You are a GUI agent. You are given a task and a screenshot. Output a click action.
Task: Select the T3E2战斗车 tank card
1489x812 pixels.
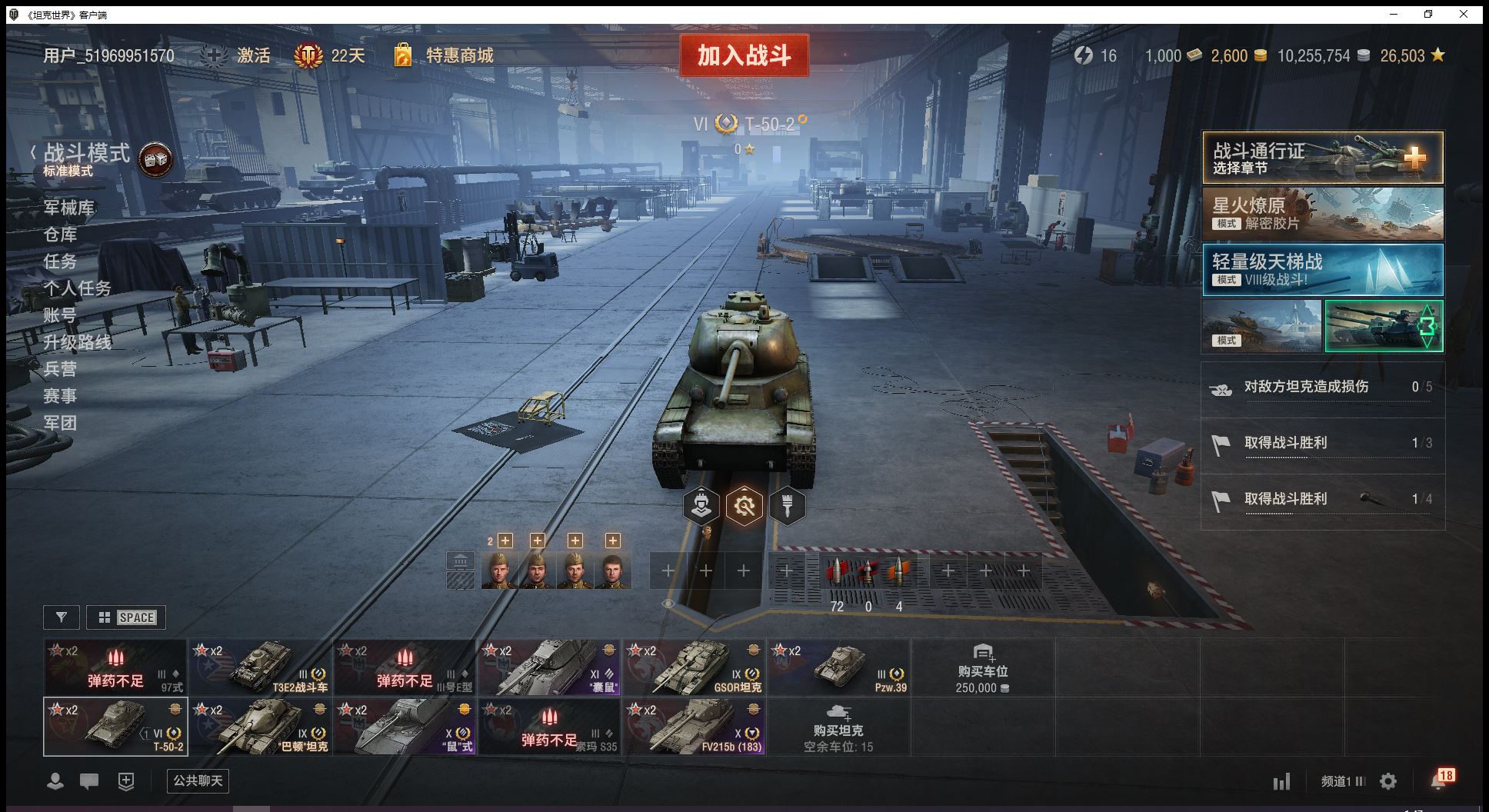coord(260,667)
